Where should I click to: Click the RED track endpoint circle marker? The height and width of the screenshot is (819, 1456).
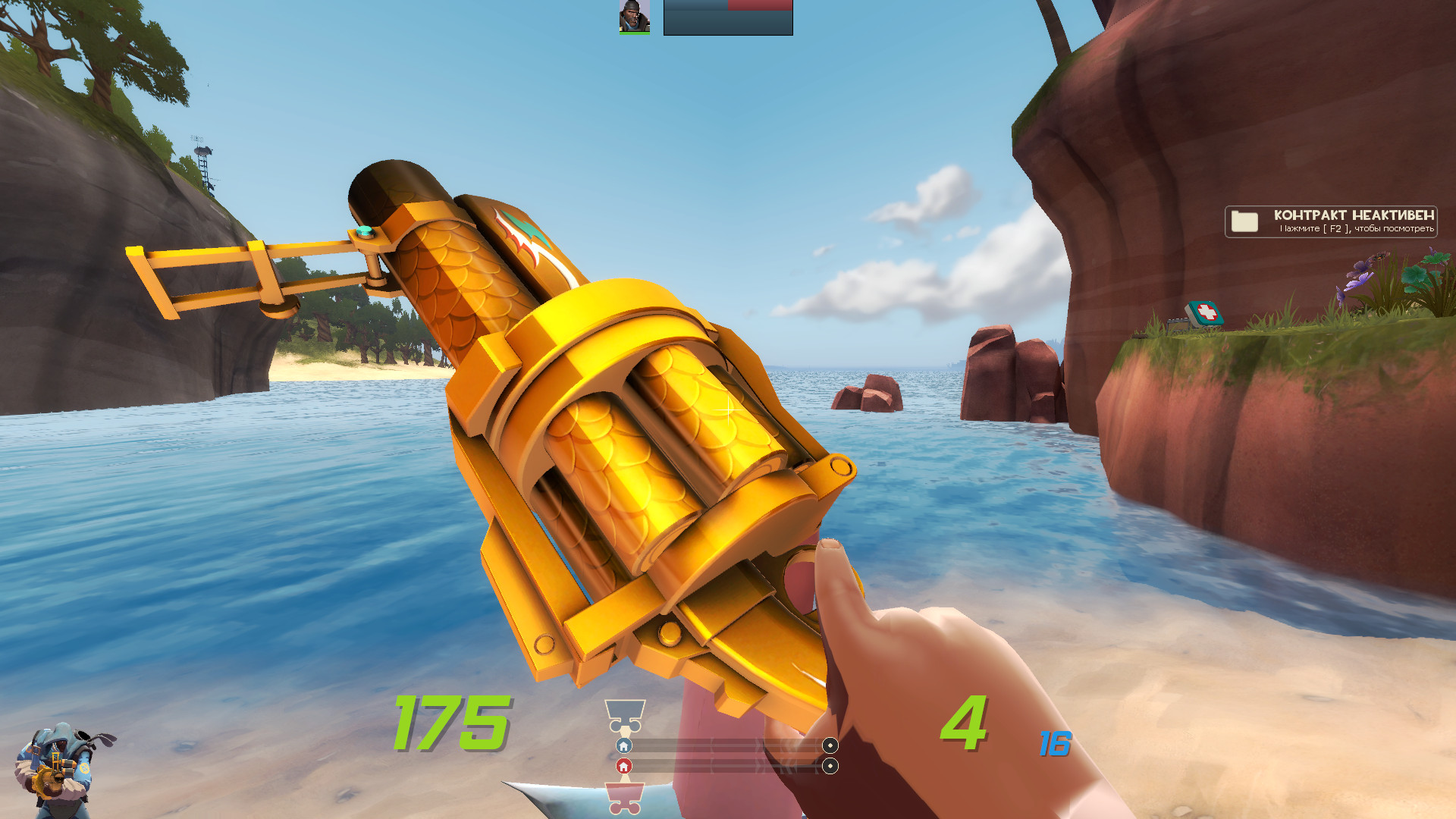click(832, 767)
